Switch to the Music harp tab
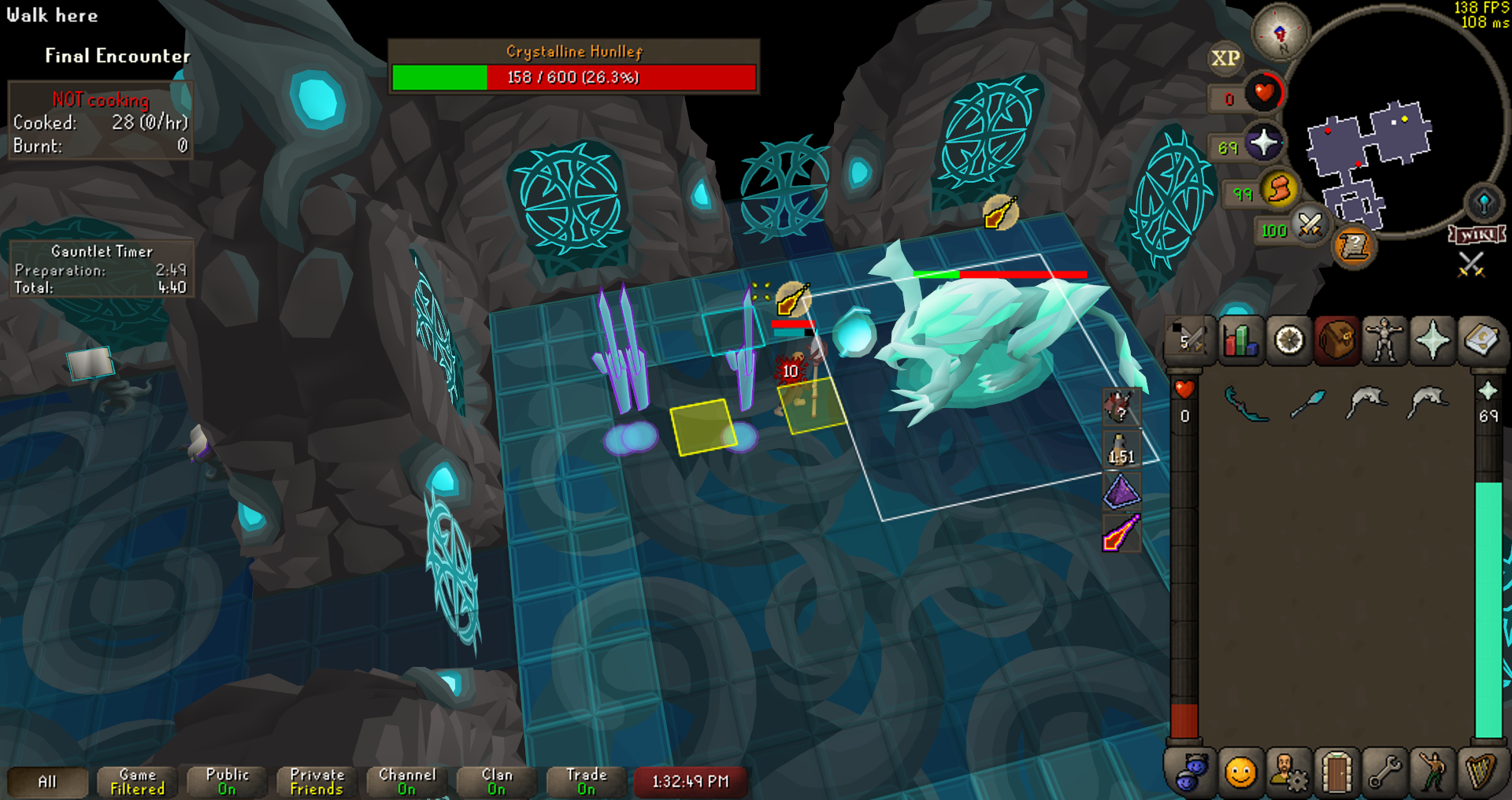The width and height of the screenshot is (1512, 800). point(1480,772)
